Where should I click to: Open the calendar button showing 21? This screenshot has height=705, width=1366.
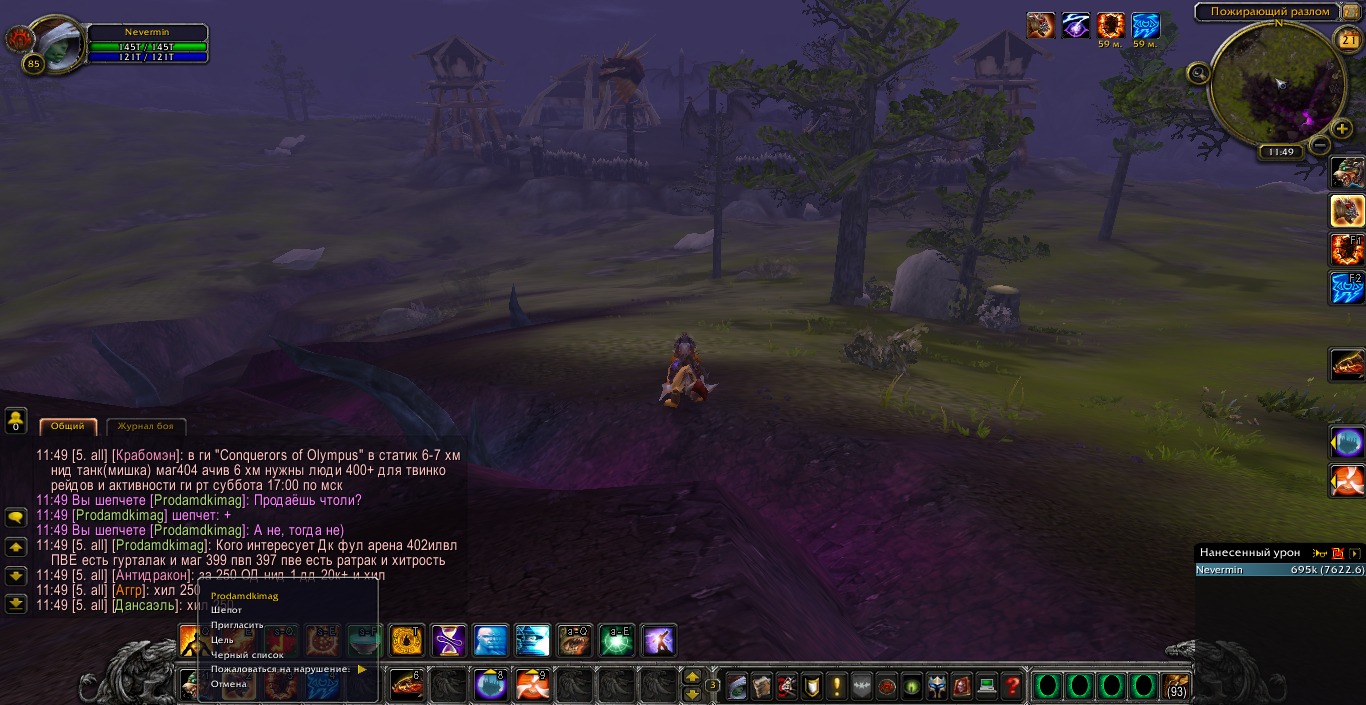(1347, 40)
